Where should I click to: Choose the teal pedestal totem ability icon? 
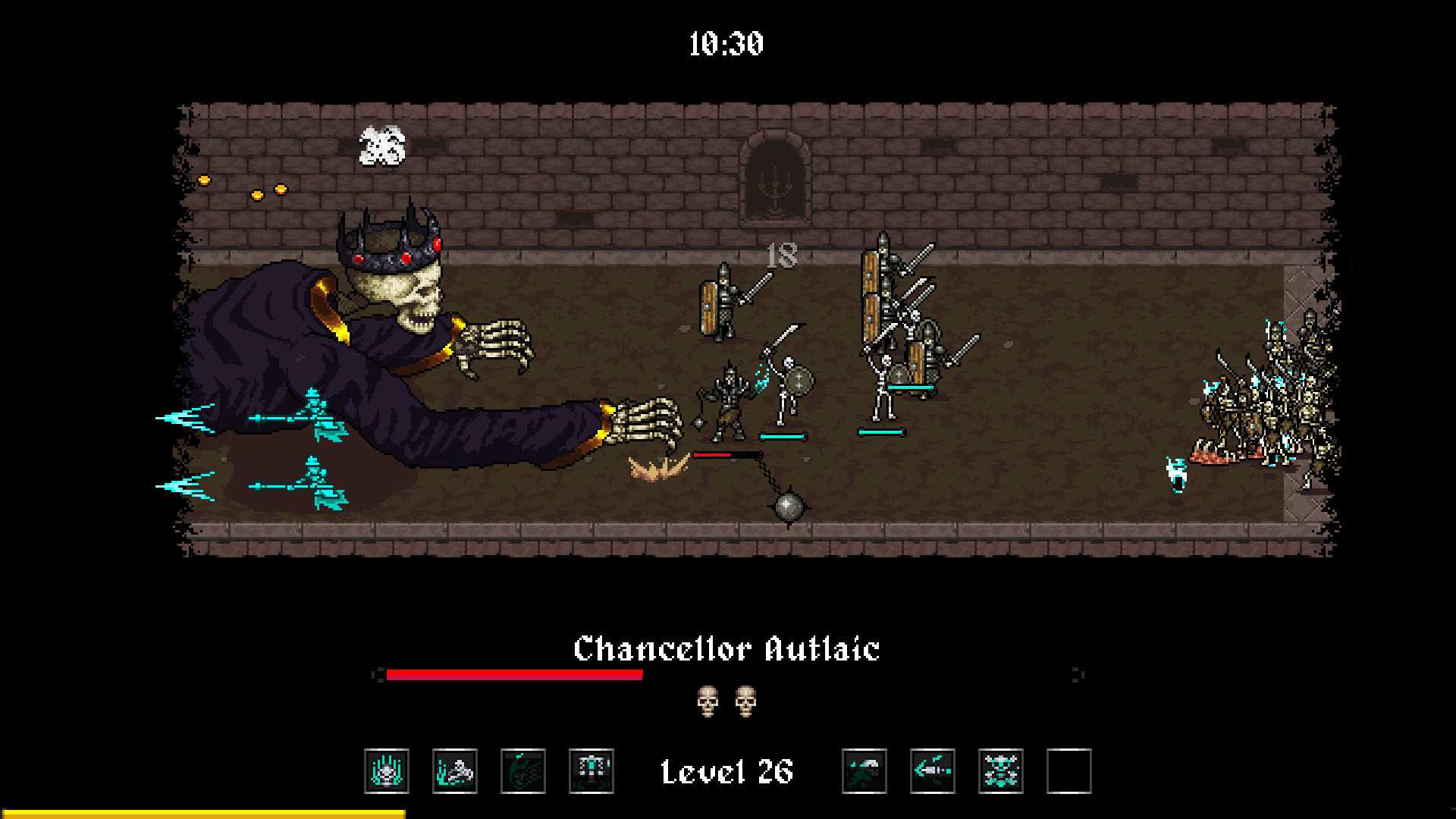(591, 771)
